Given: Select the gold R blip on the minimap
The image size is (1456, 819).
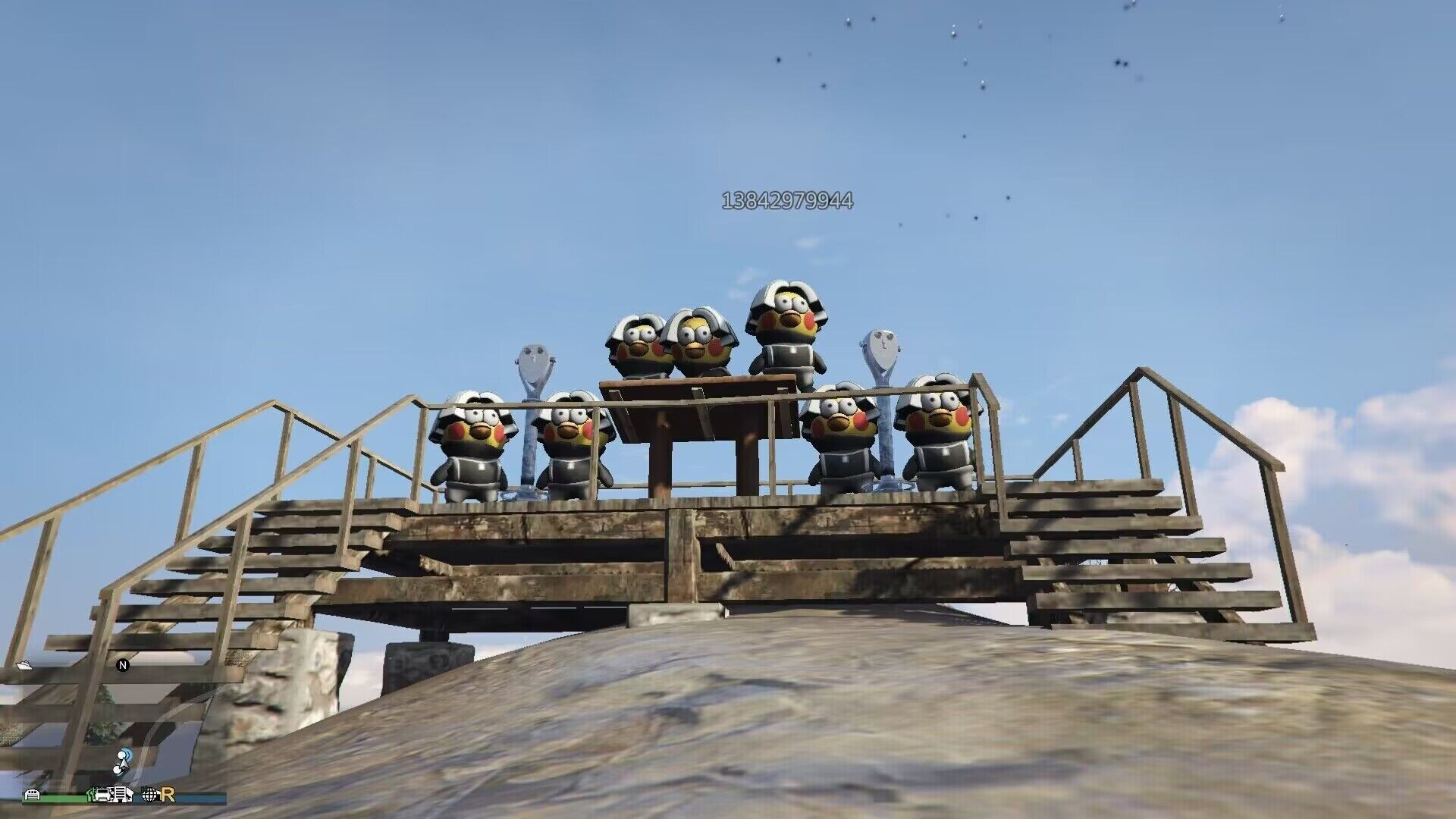Looking at the screenshot, I should [168, 795].
